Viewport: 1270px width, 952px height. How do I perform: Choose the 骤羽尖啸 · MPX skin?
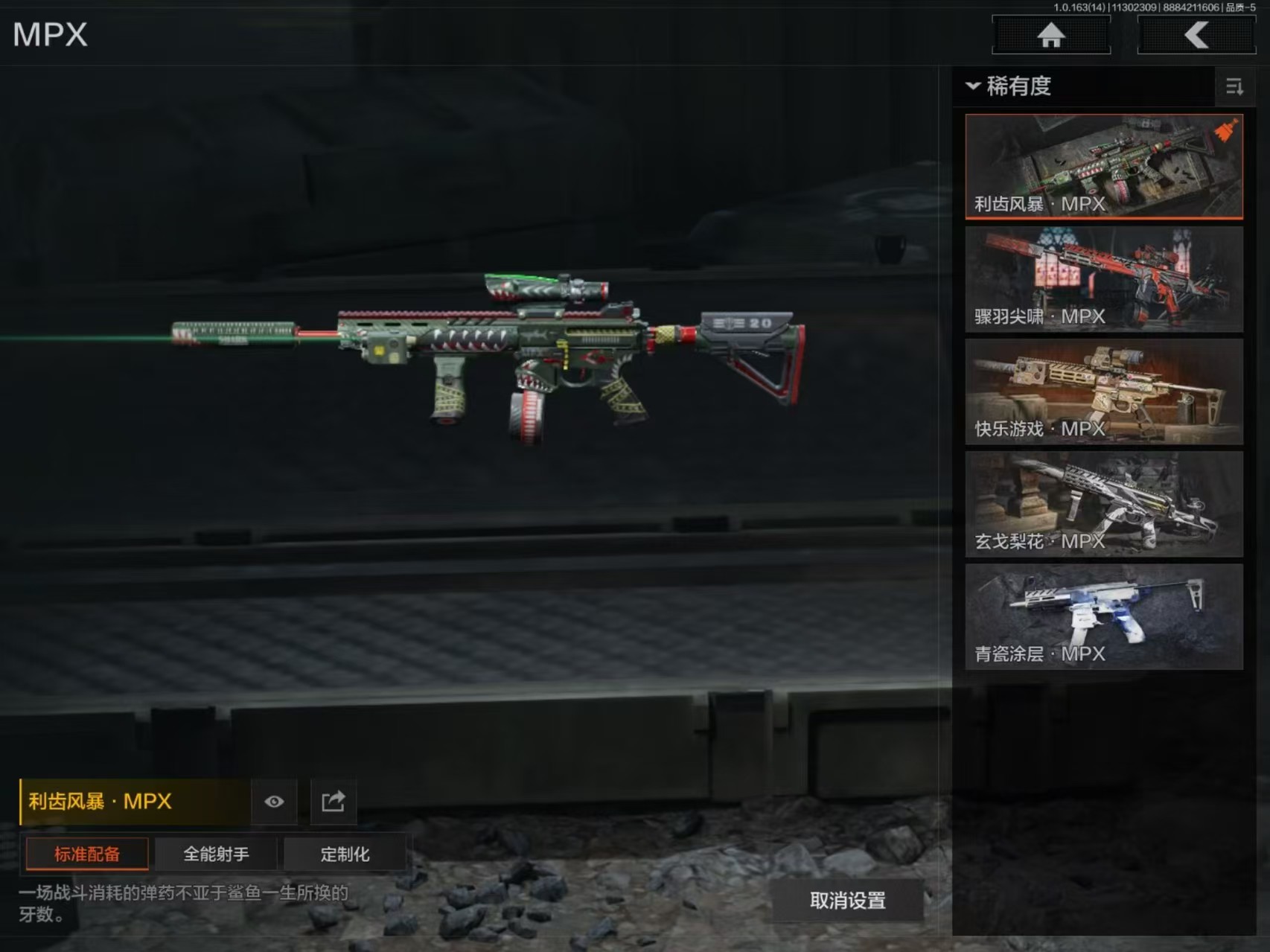tap(1103, 279)
